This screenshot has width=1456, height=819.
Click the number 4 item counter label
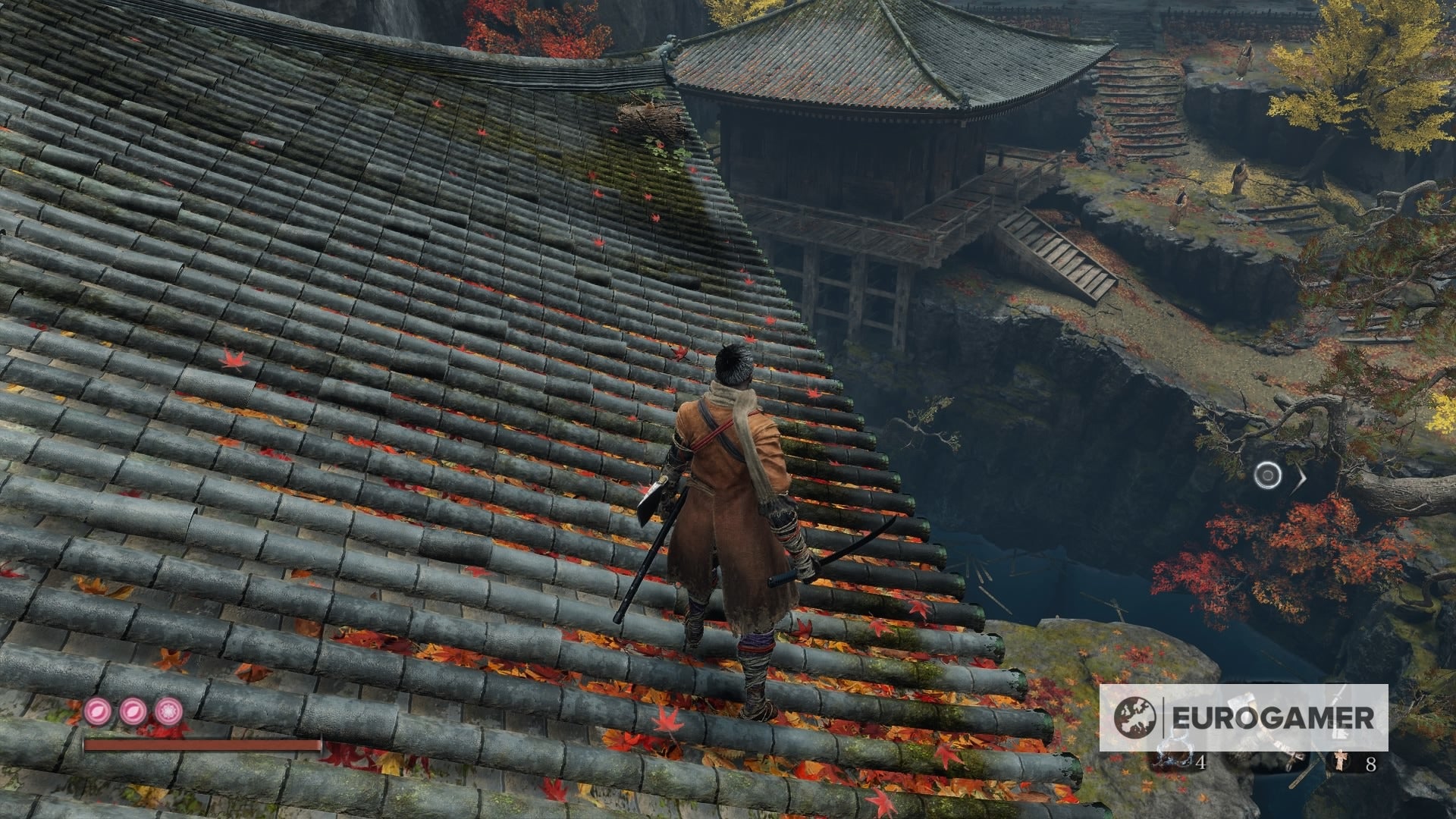tap(1201, 763)
